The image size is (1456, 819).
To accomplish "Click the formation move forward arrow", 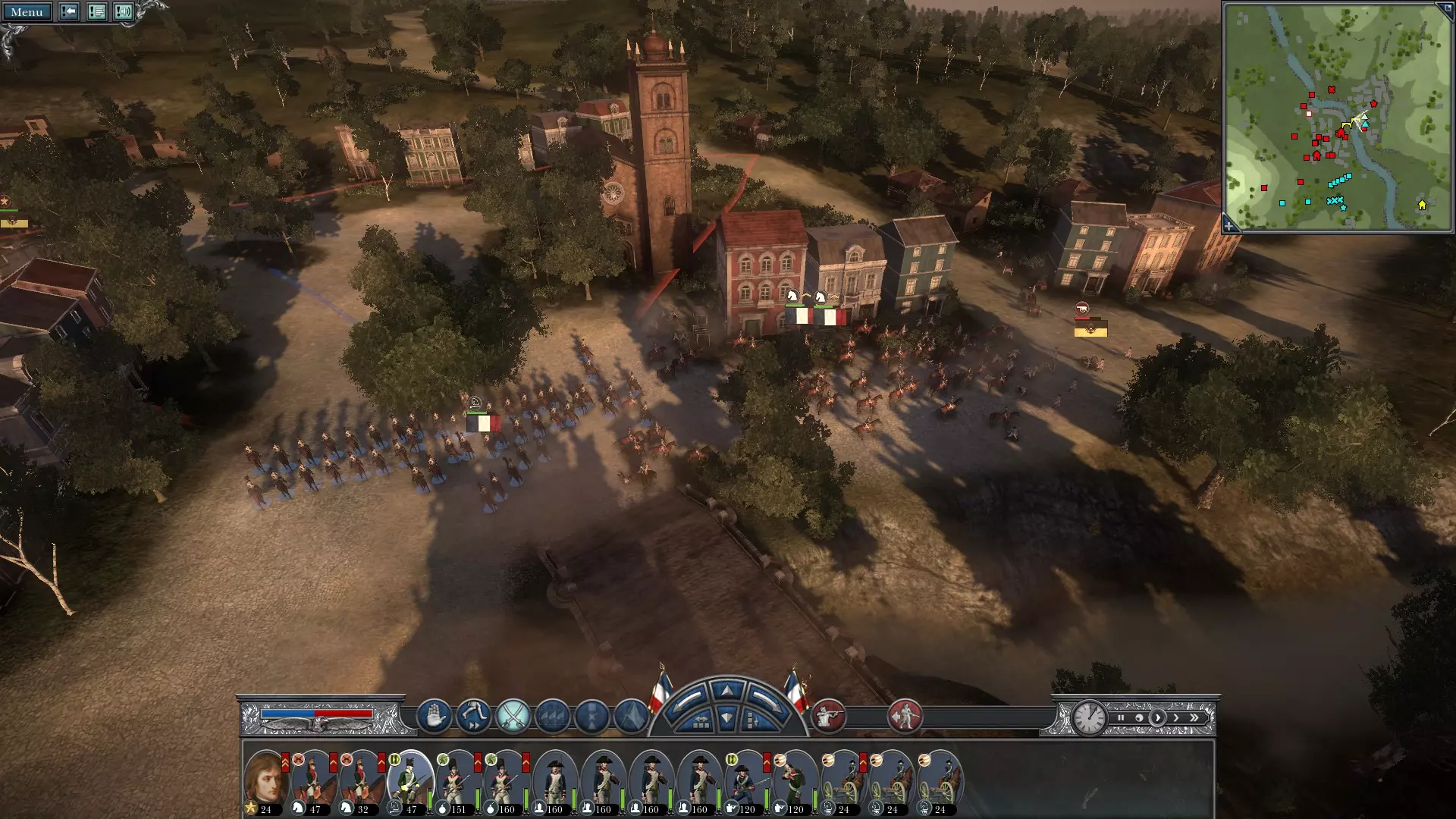I will pos(727,691).
